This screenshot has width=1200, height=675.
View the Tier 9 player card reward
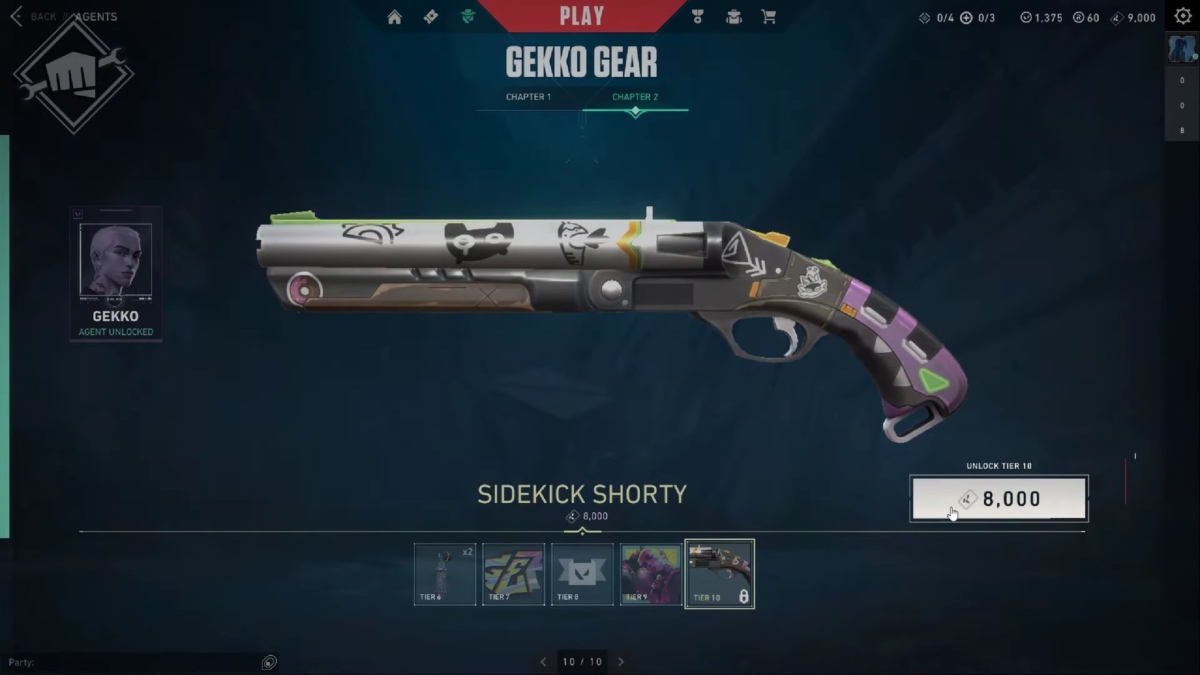click(x=651, y=574)
